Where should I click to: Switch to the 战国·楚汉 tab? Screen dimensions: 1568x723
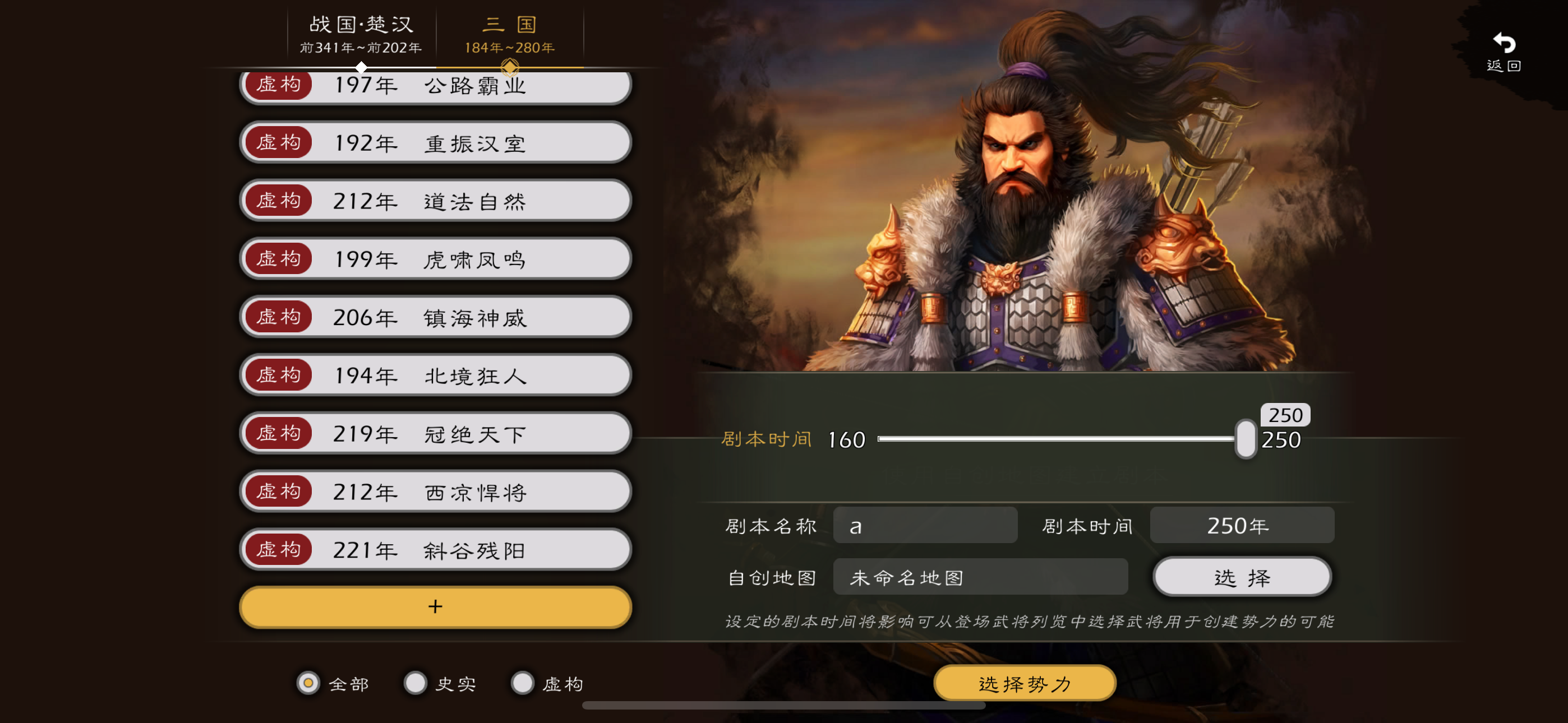(x=361, y=34)
